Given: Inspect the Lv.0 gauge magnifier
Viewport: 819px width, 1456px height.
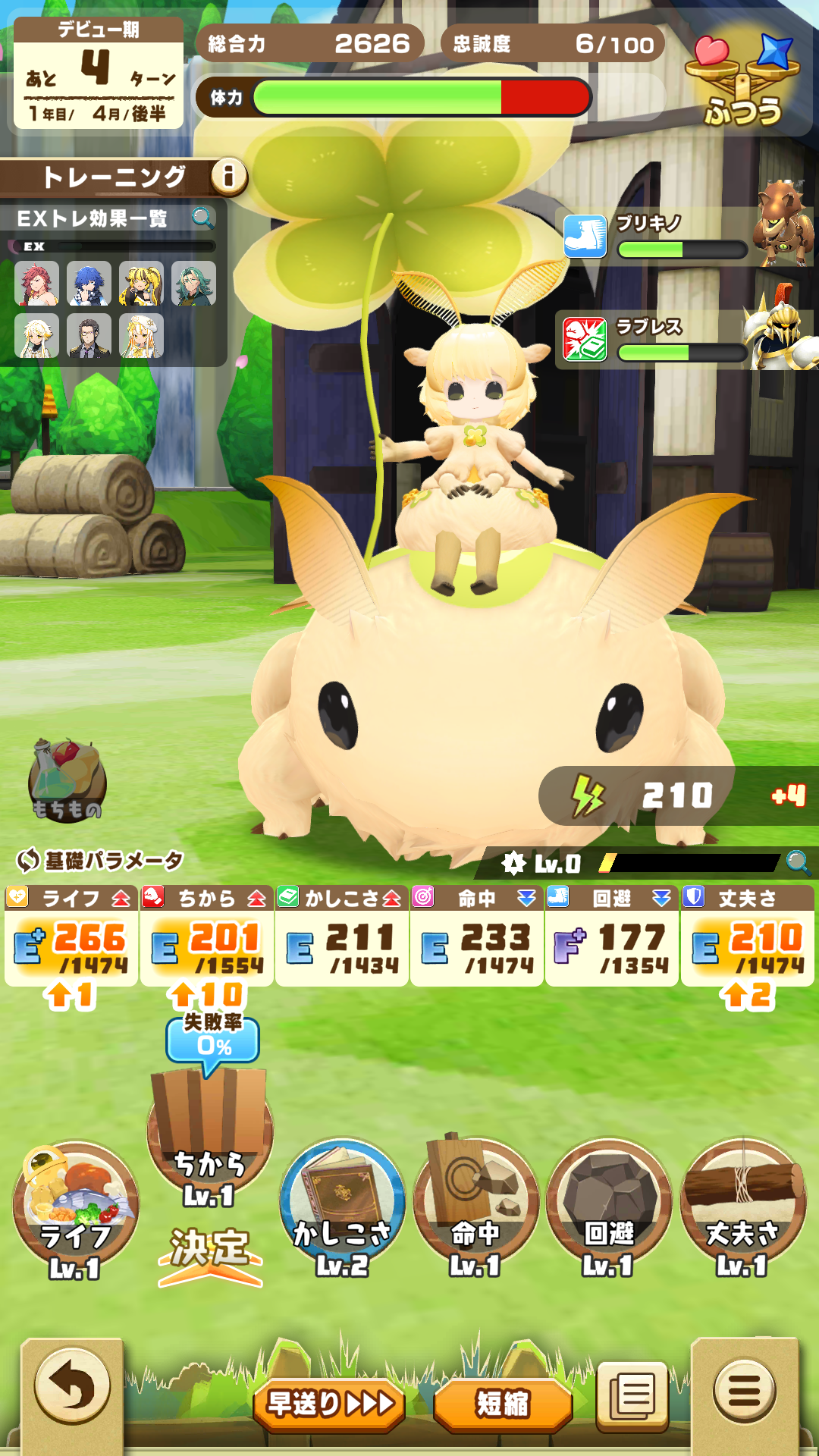Looking at the screenshot, I should [x=798, y=862].
